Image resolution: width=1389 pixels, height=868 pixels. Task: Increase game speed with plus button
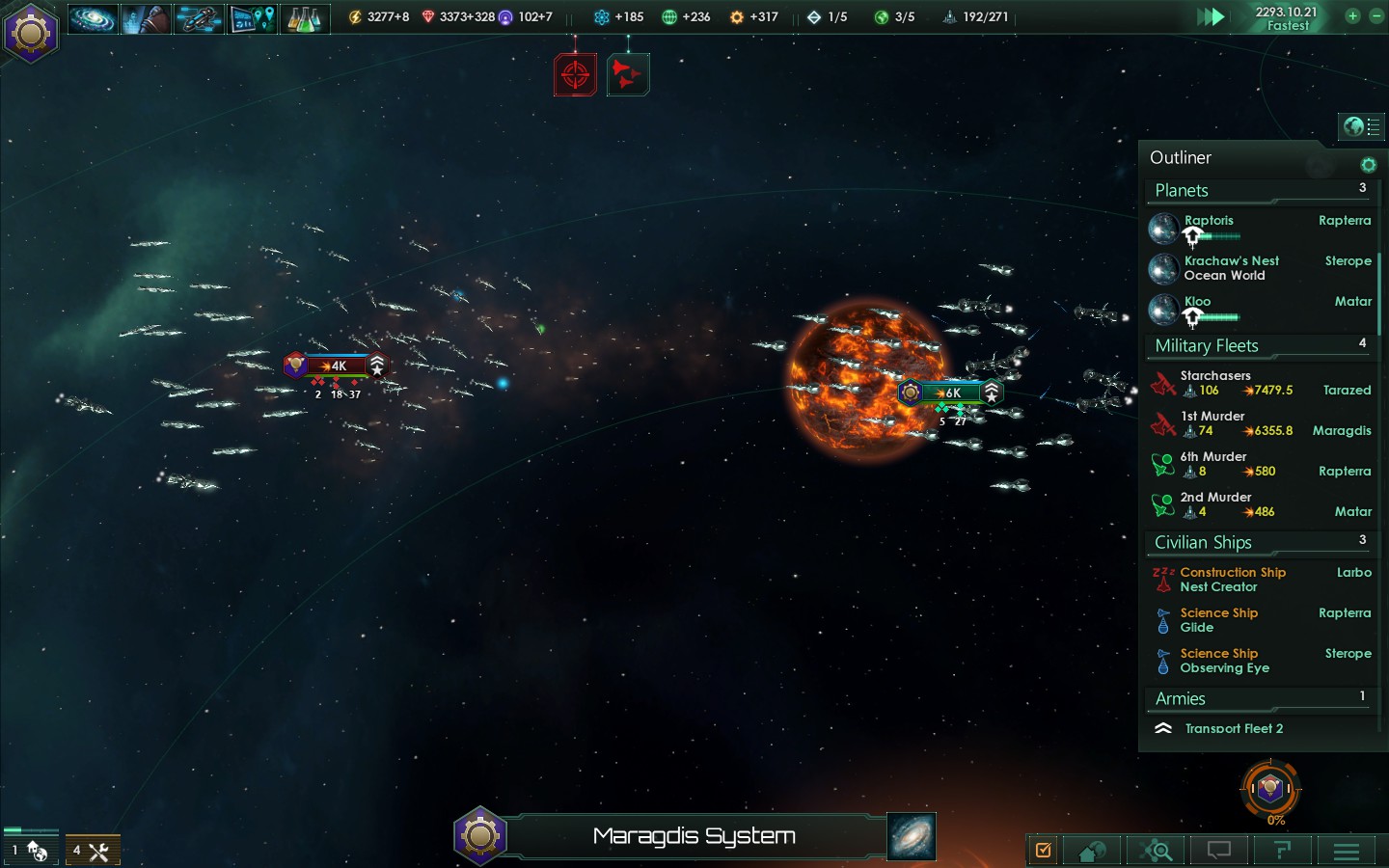click(x=1352, y=16)
